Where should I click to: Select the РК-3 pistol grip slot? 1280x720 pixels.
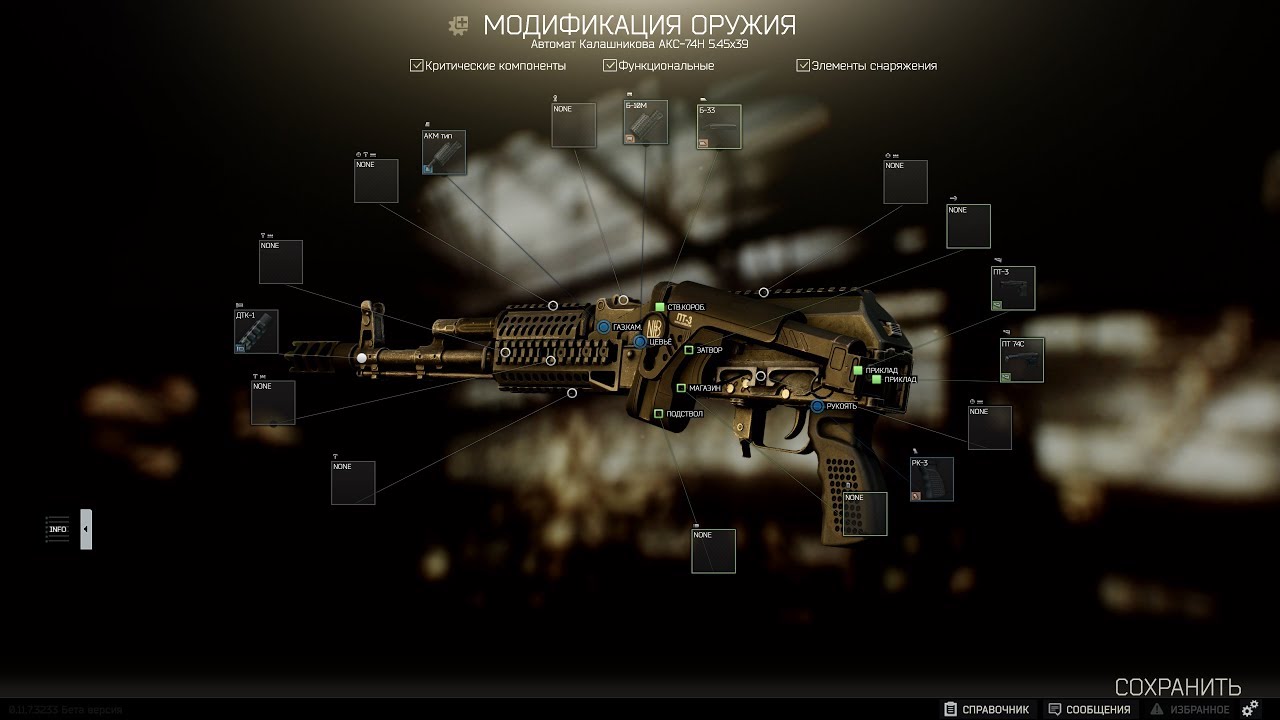click(931, 479)
